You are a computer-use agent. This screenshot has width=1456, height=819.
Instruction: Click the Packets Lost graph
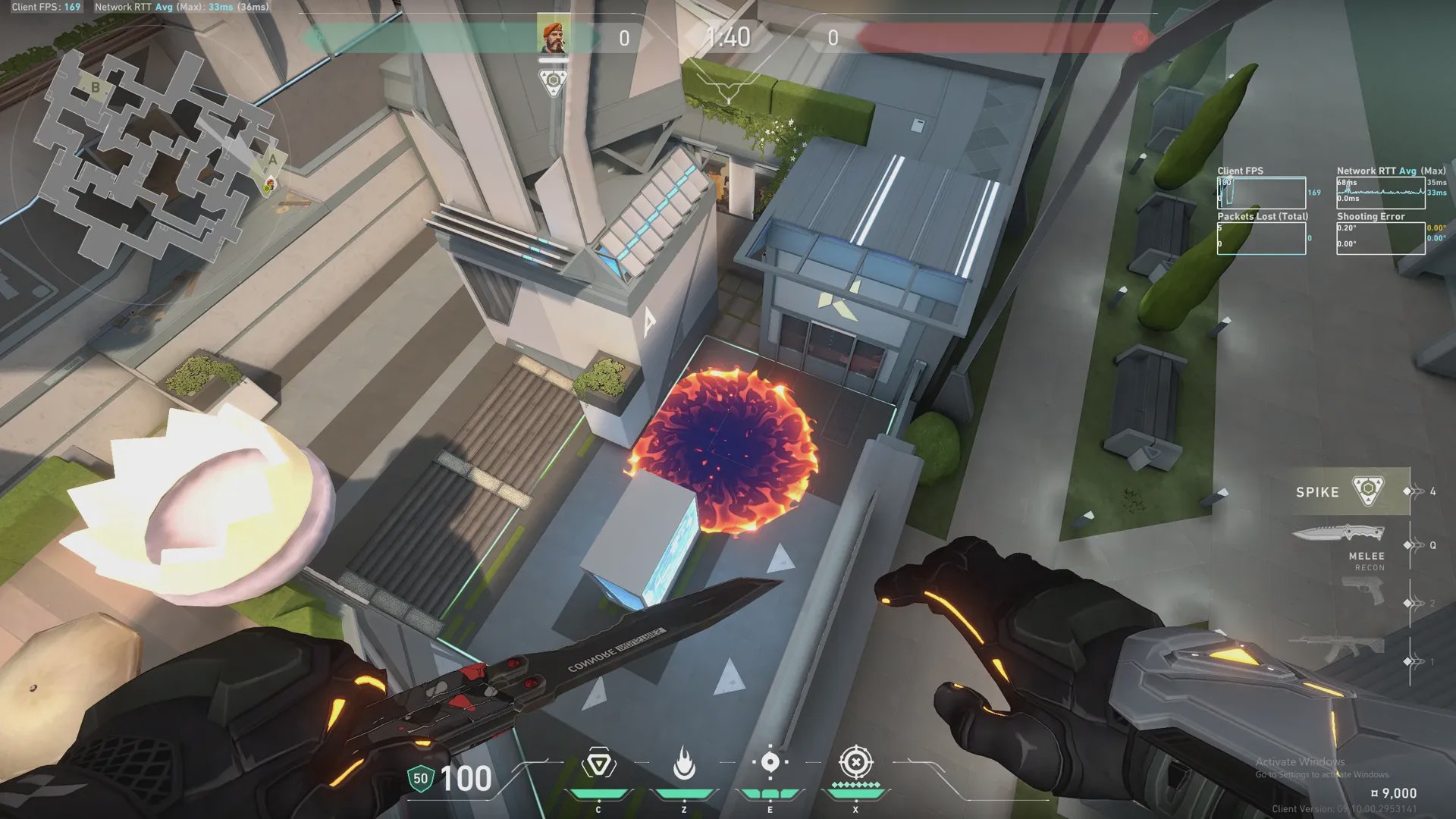[x=1261, y=238]
